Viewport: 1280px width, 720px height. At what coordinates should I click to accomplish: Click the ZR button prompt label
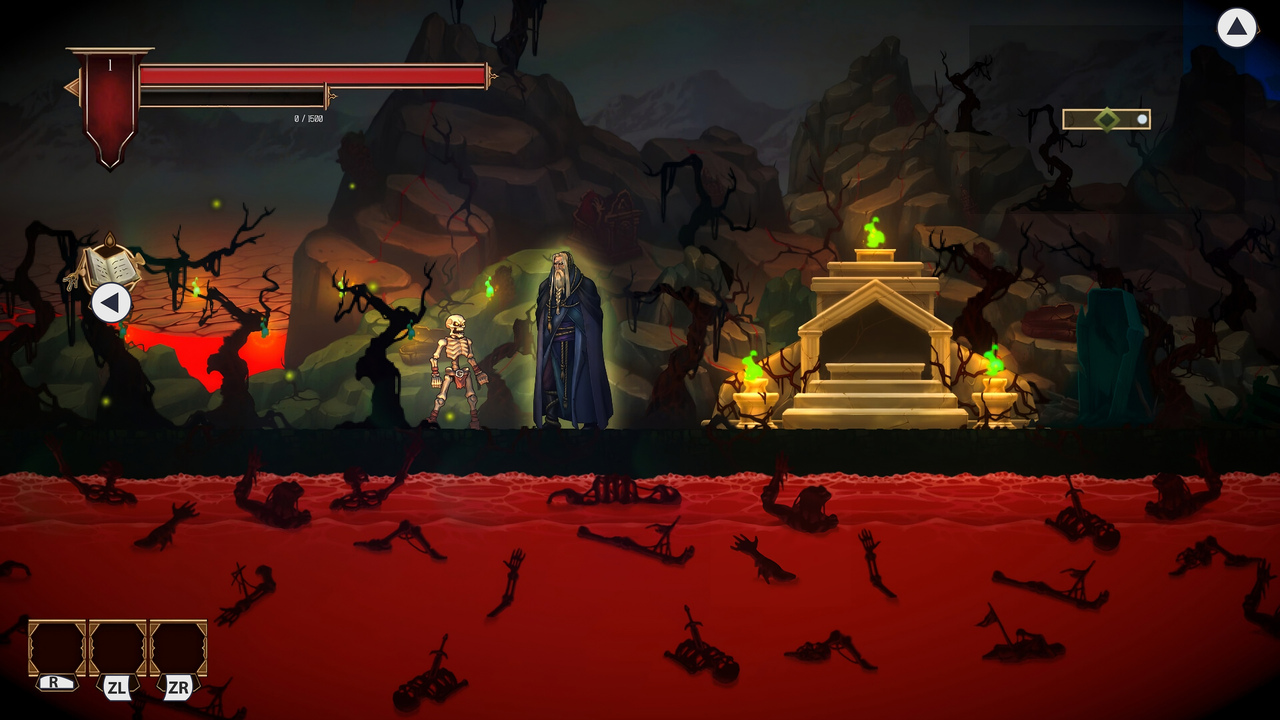pos(178,687)
